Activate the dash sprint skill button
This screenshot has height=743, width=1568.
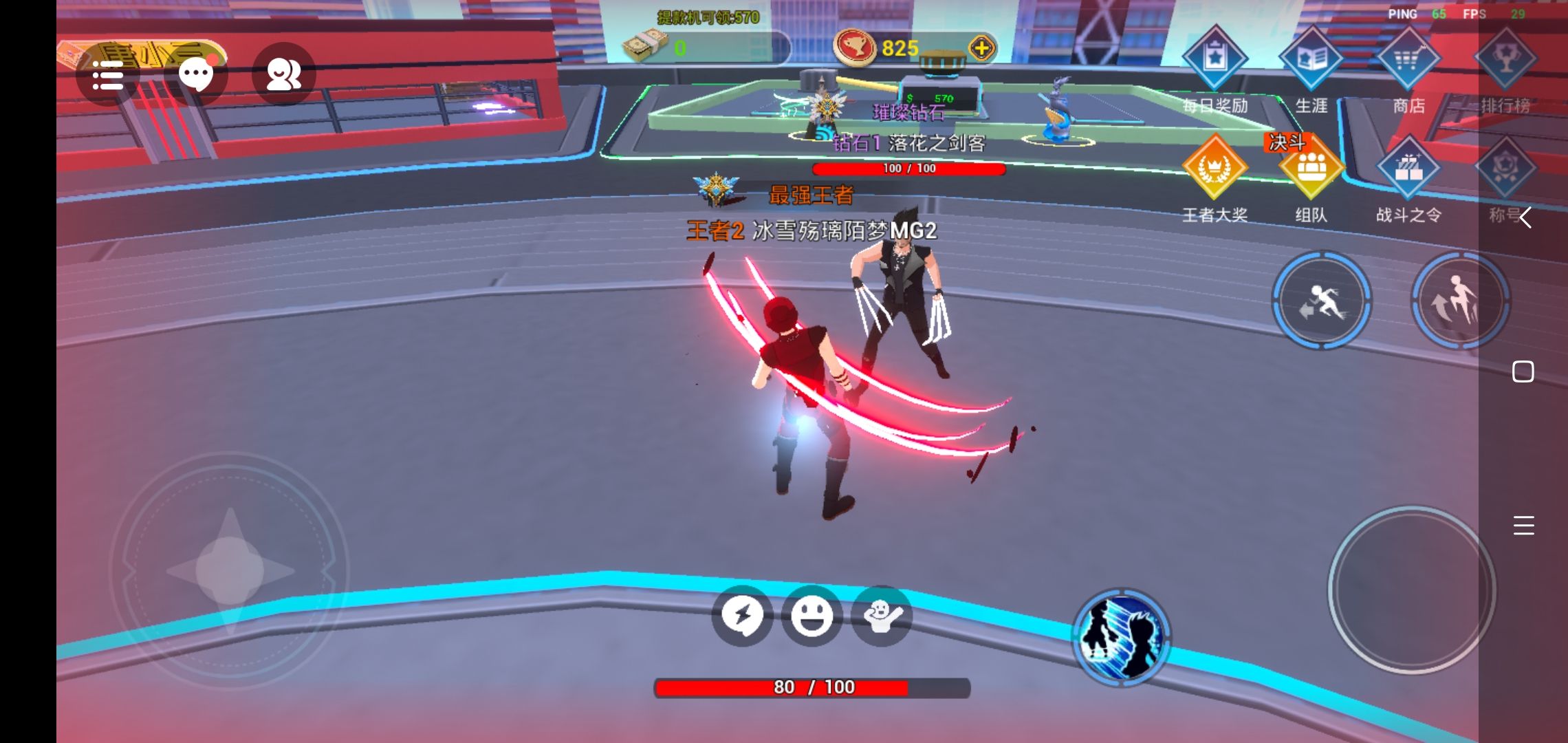pos(1321,301)
